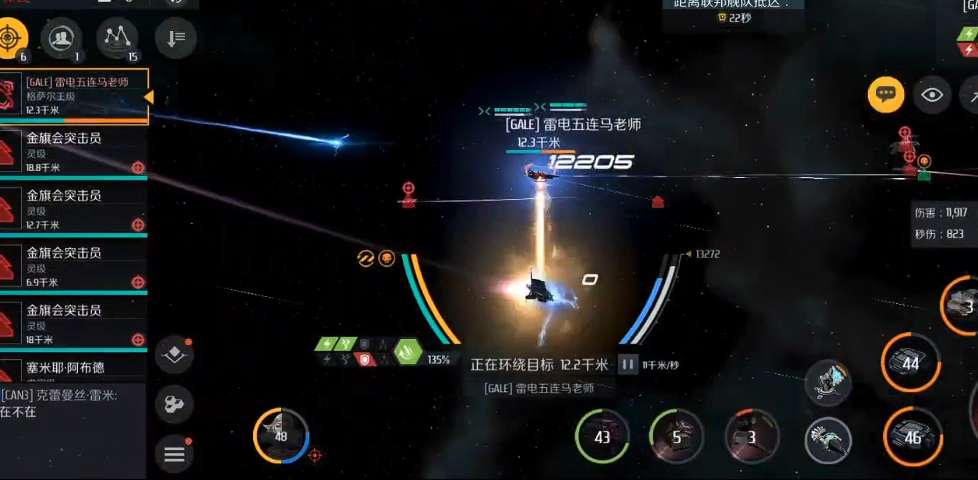Tap the ship status circle showing 48
The height and width of the screenshot is (480, 978).
click(x=280, y=436)
